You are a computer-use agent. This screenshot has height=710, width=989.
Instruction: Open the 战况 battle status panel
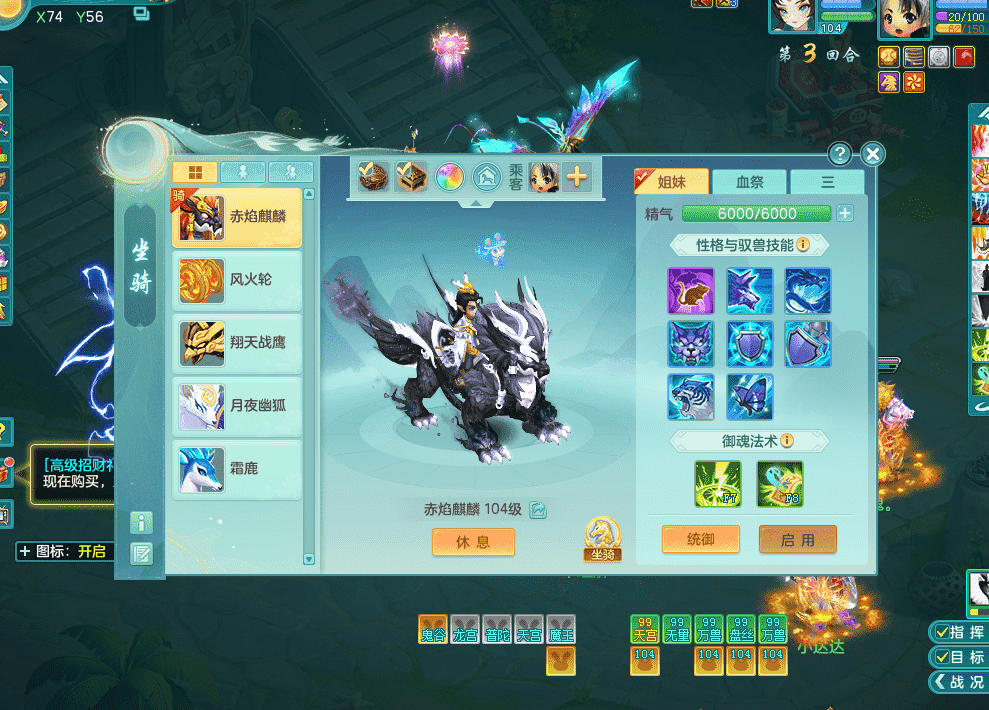pyautogui.click(x=958, y=682)
